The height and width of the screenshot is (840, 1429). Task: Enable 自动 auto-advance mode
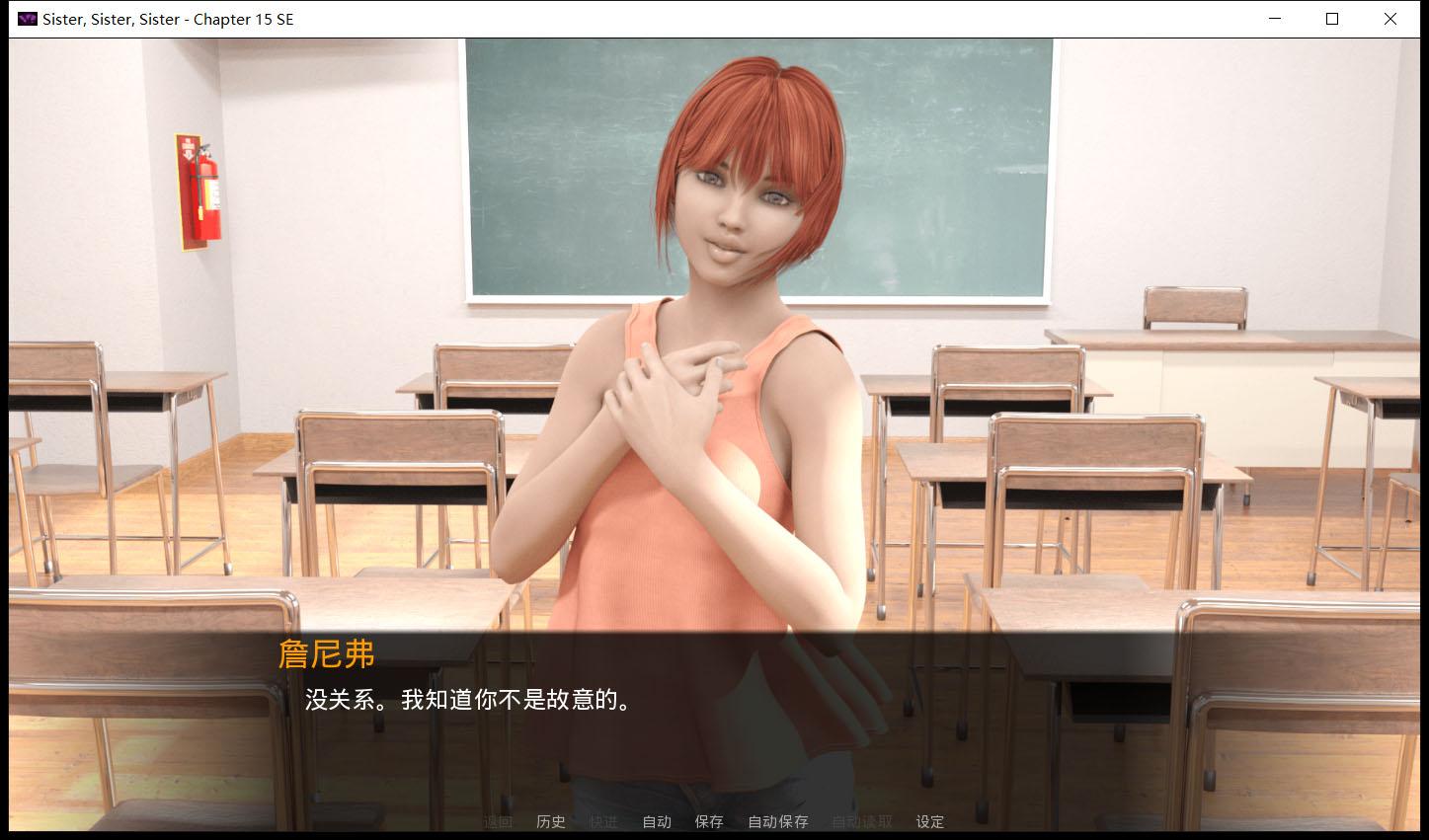point(656,821)
